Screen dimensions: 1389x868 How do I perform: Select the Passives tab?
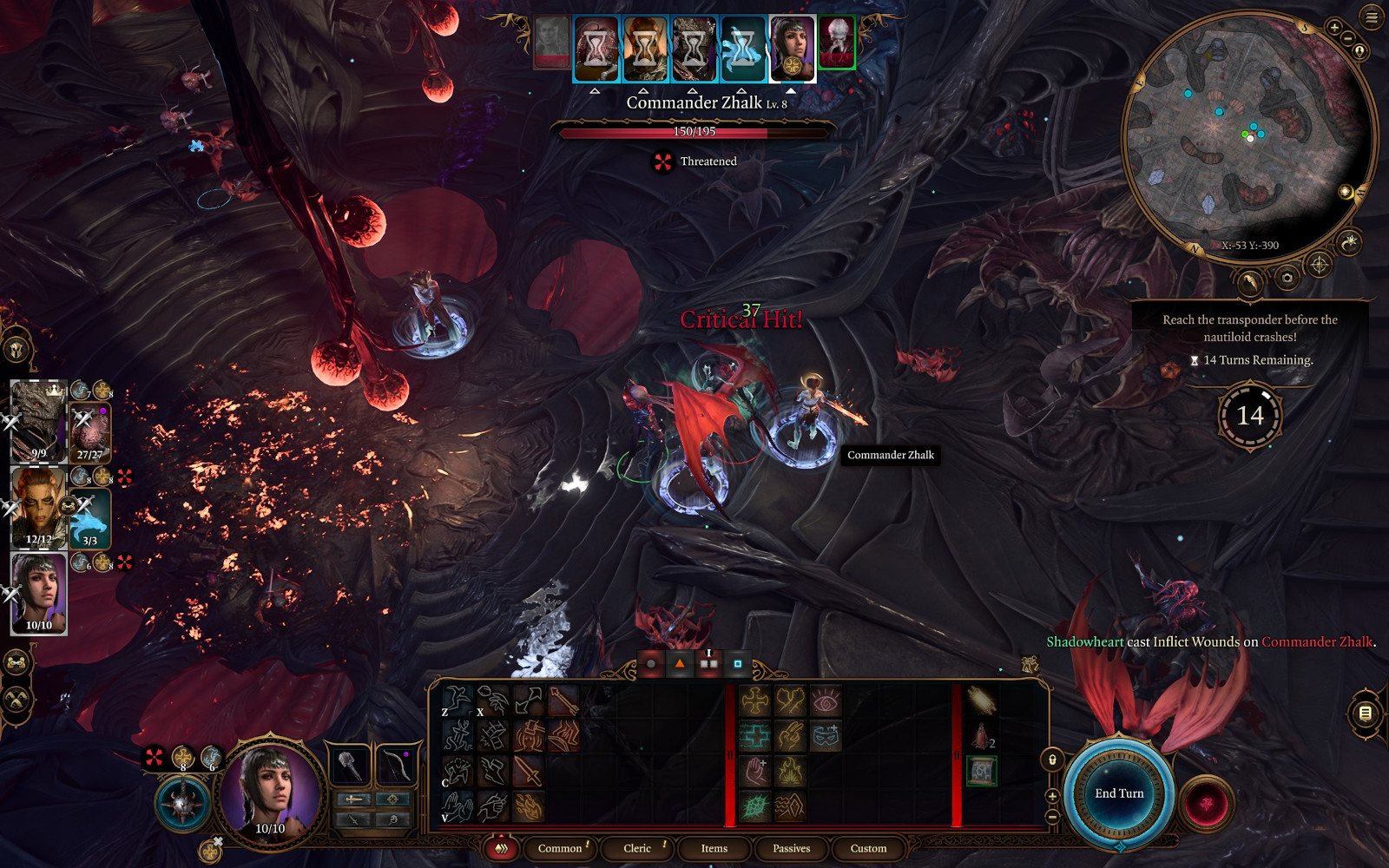point(791,848)
